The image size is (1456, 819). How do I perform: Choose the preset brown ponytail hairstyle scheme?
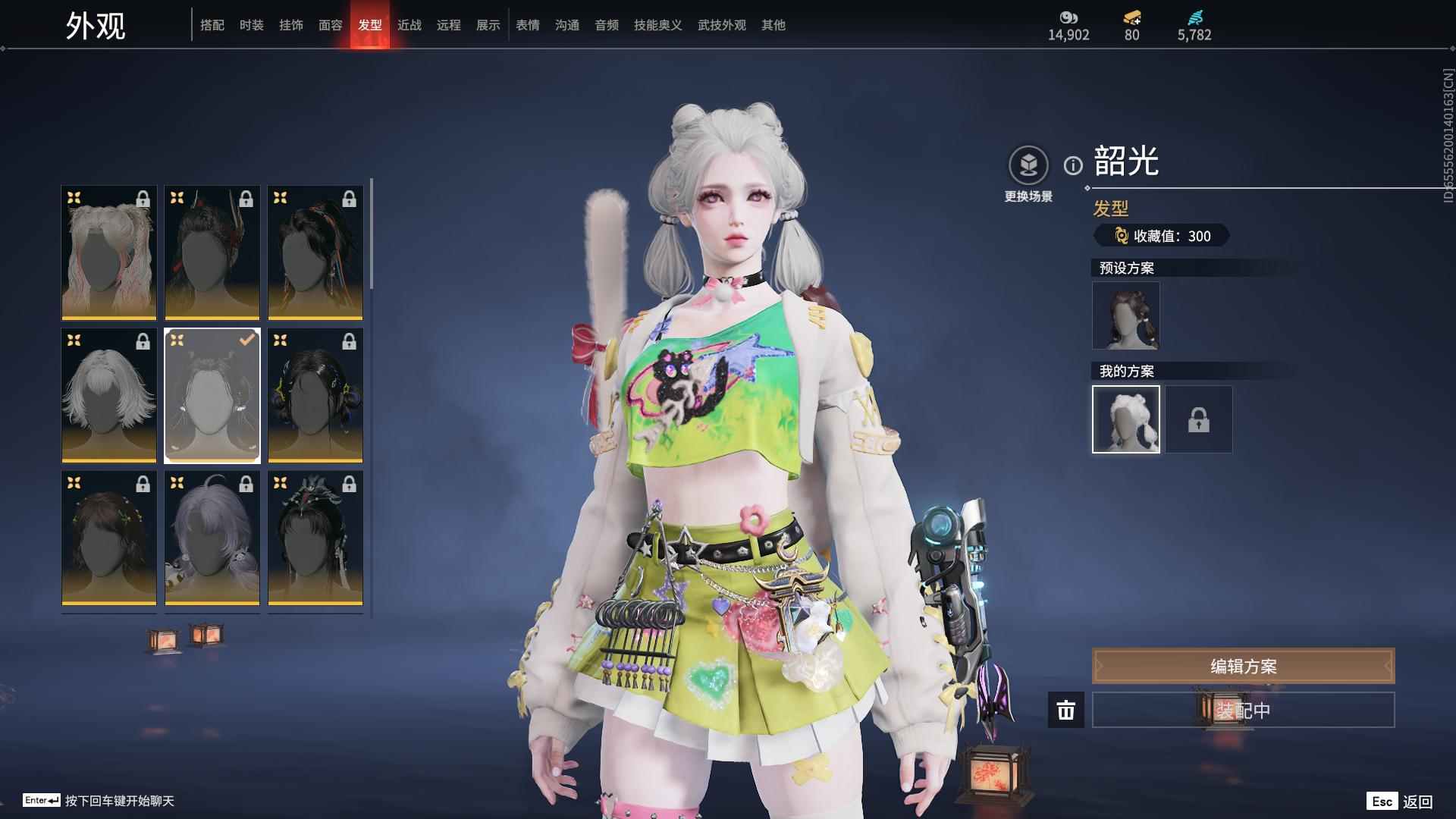tap(1126, 315)
